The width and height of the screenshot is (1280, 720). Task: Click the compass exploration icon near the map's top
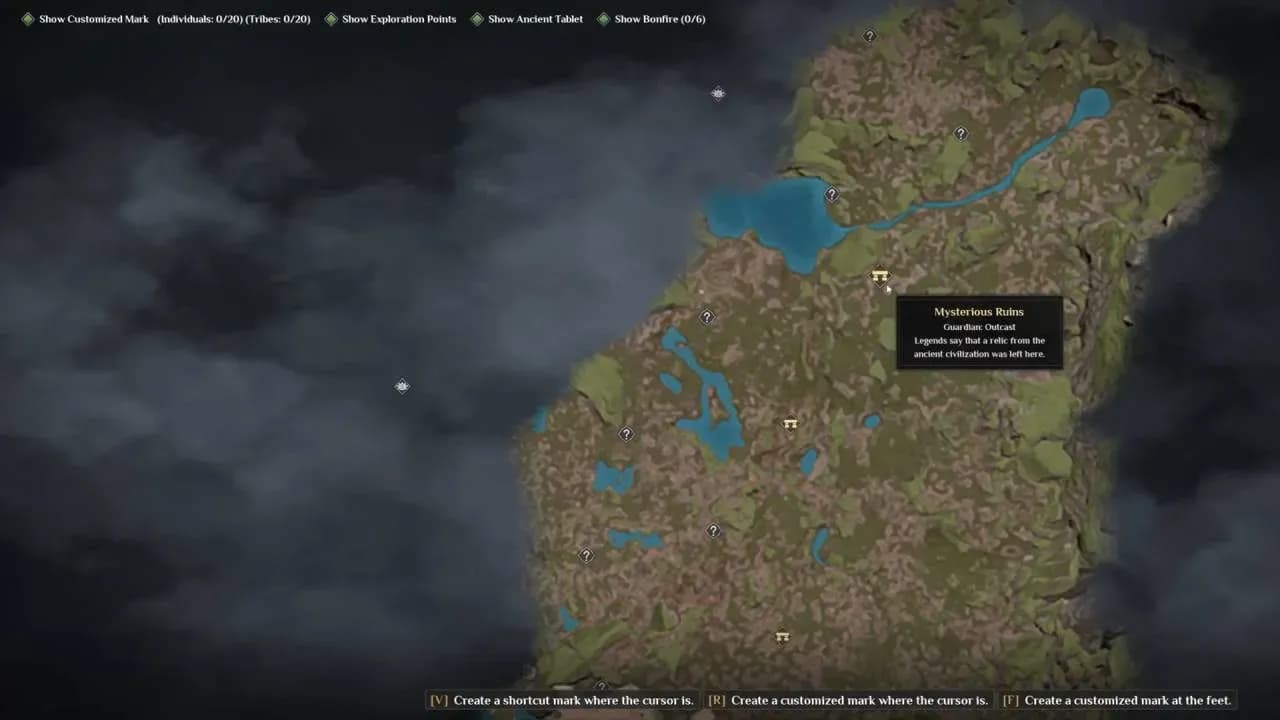(718, 93)
